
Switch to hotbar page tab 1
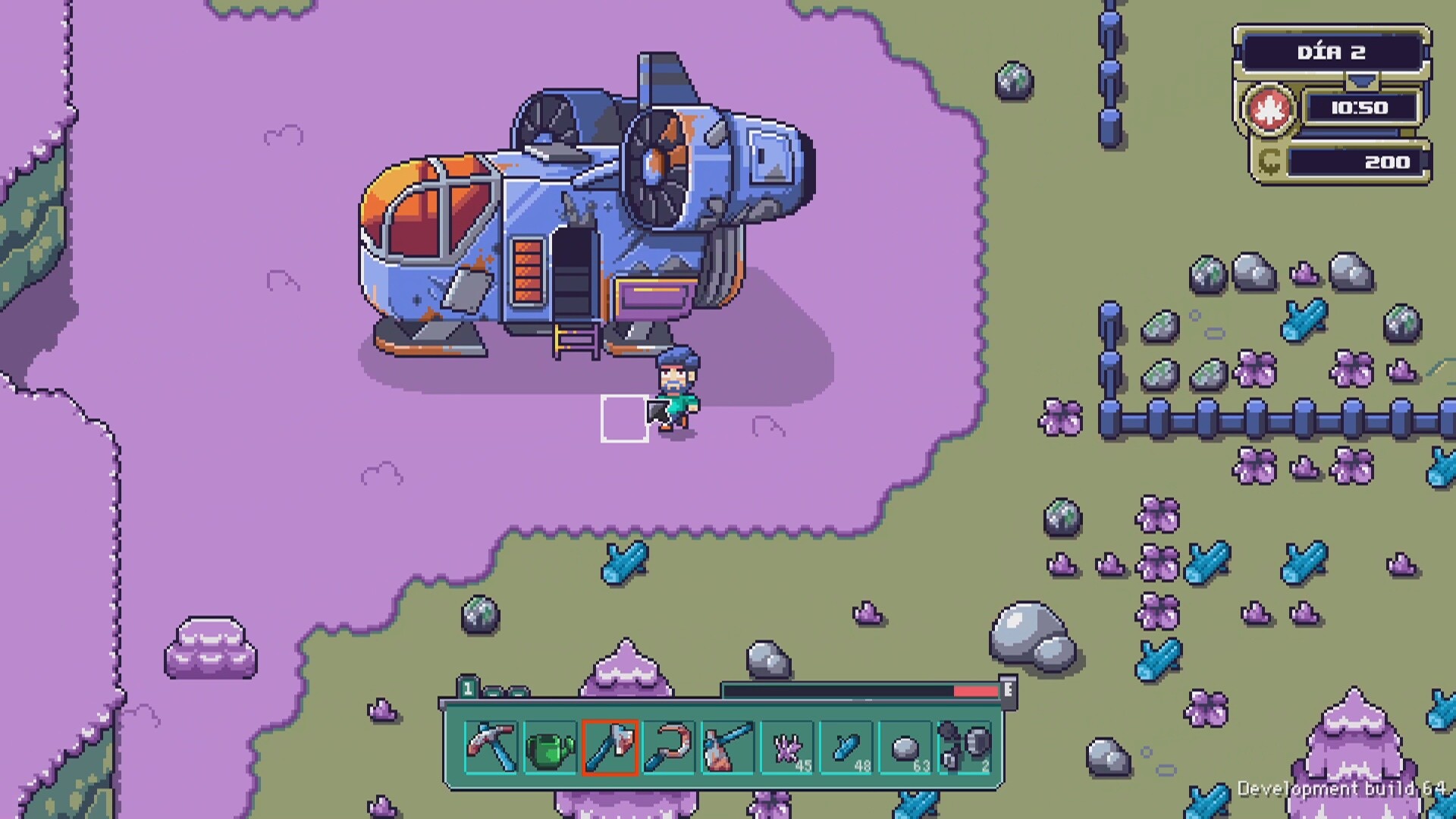468,689
